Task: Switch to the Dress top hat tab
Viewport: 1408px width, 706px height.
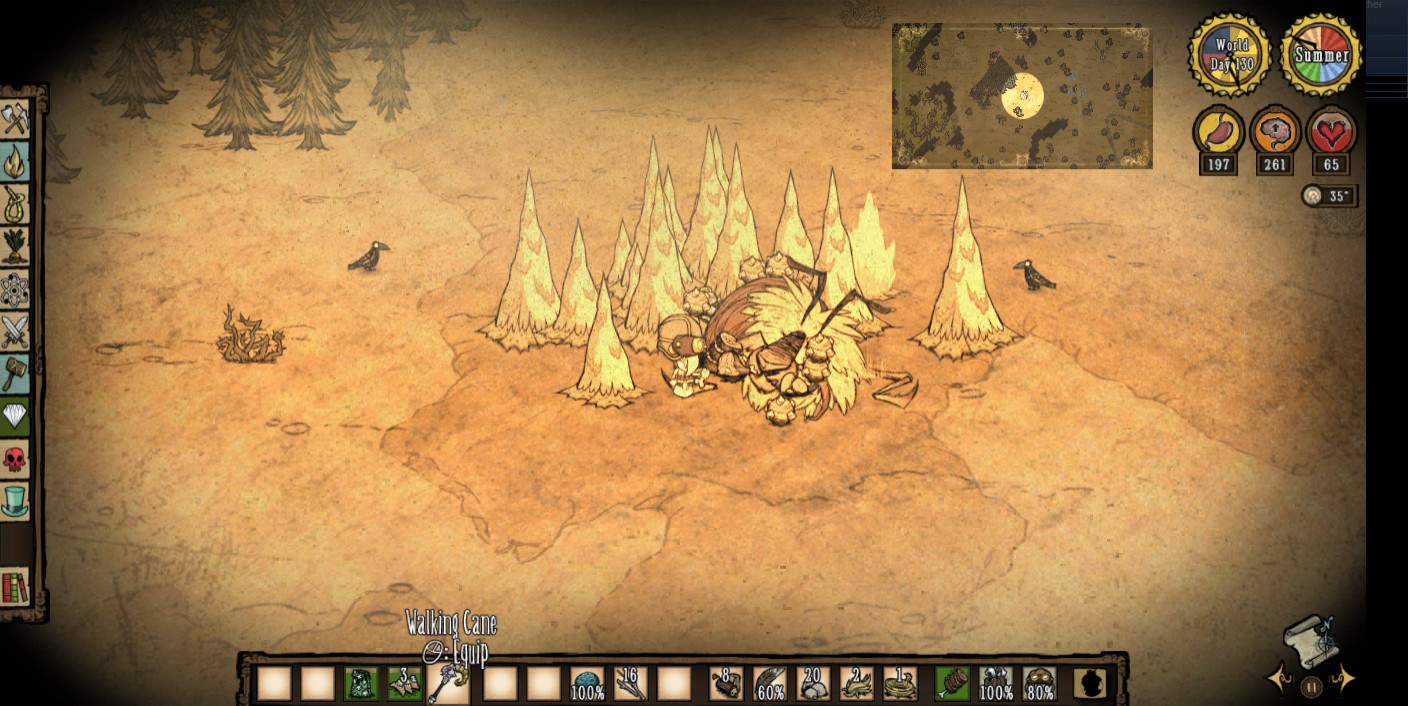Action: [x=15, y=501]
